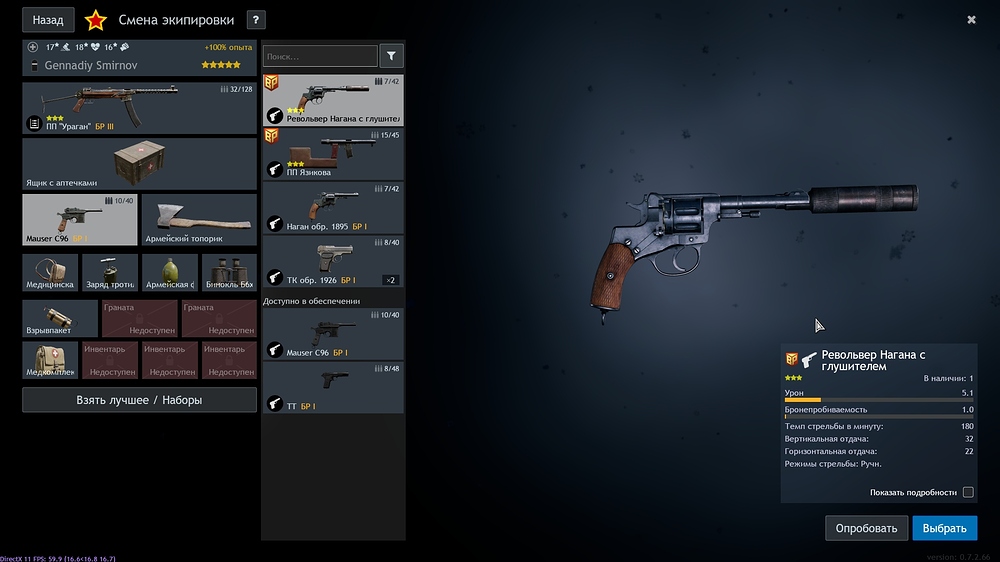
Task: Pick Наган обр. 1895 from the list
Action: coord(333,207)
